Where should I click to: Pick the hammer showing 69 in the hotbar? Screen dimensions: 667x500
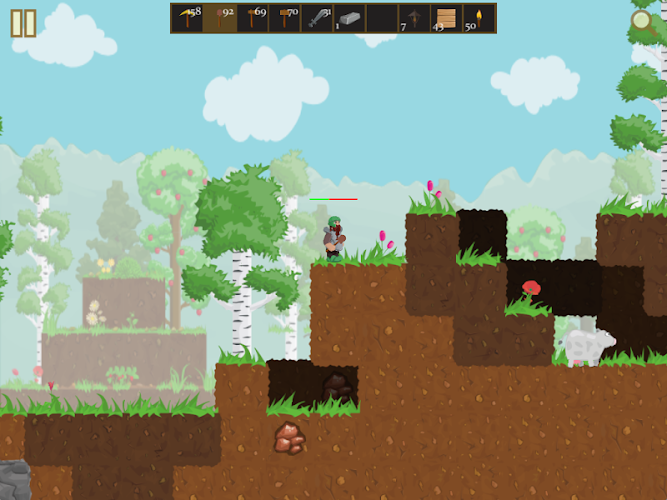[x=252, y=18]
